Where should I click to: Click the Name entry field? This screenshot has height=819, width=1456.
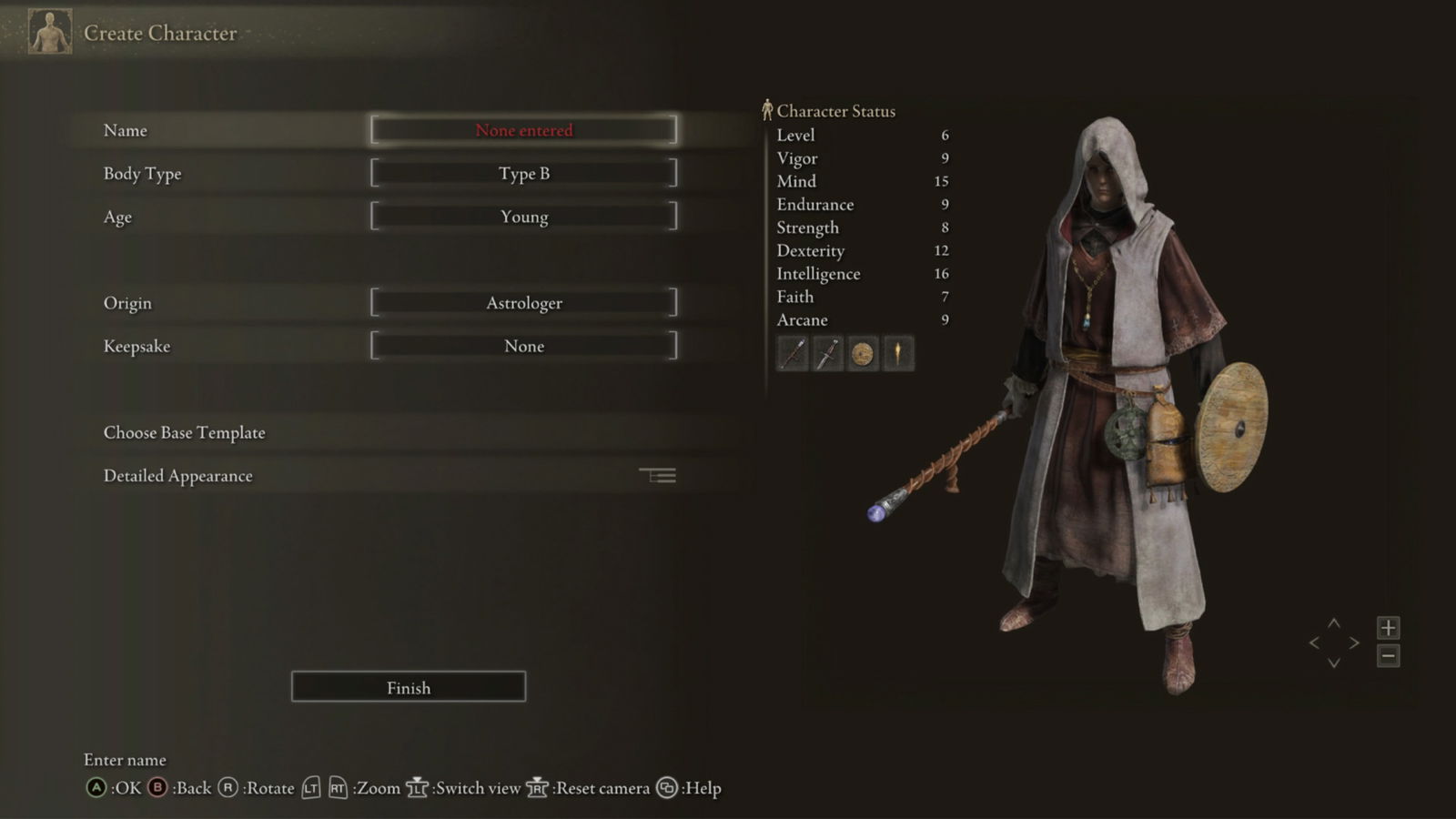coord(523,130)
